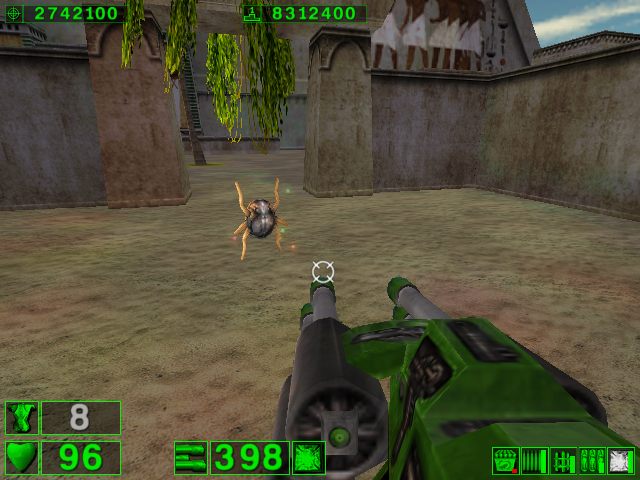Select the current weapon icon beside the ammo count
The width and height of the screenshot is (640, 480).
190,458
